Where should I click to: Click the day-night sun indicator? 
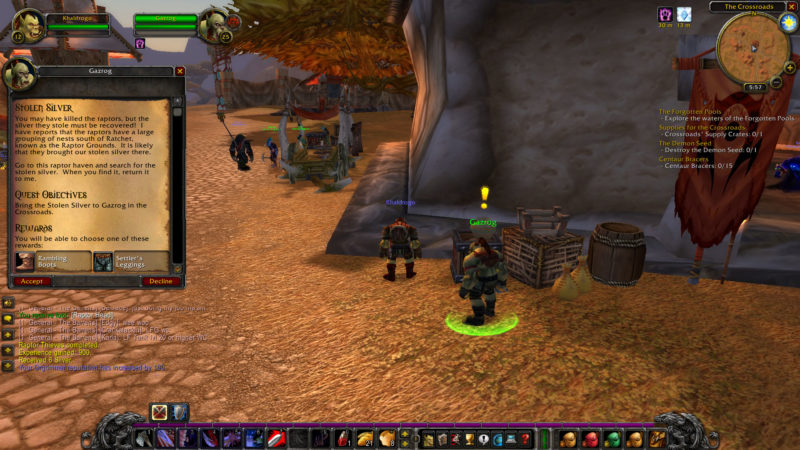[x=788, y=22]
